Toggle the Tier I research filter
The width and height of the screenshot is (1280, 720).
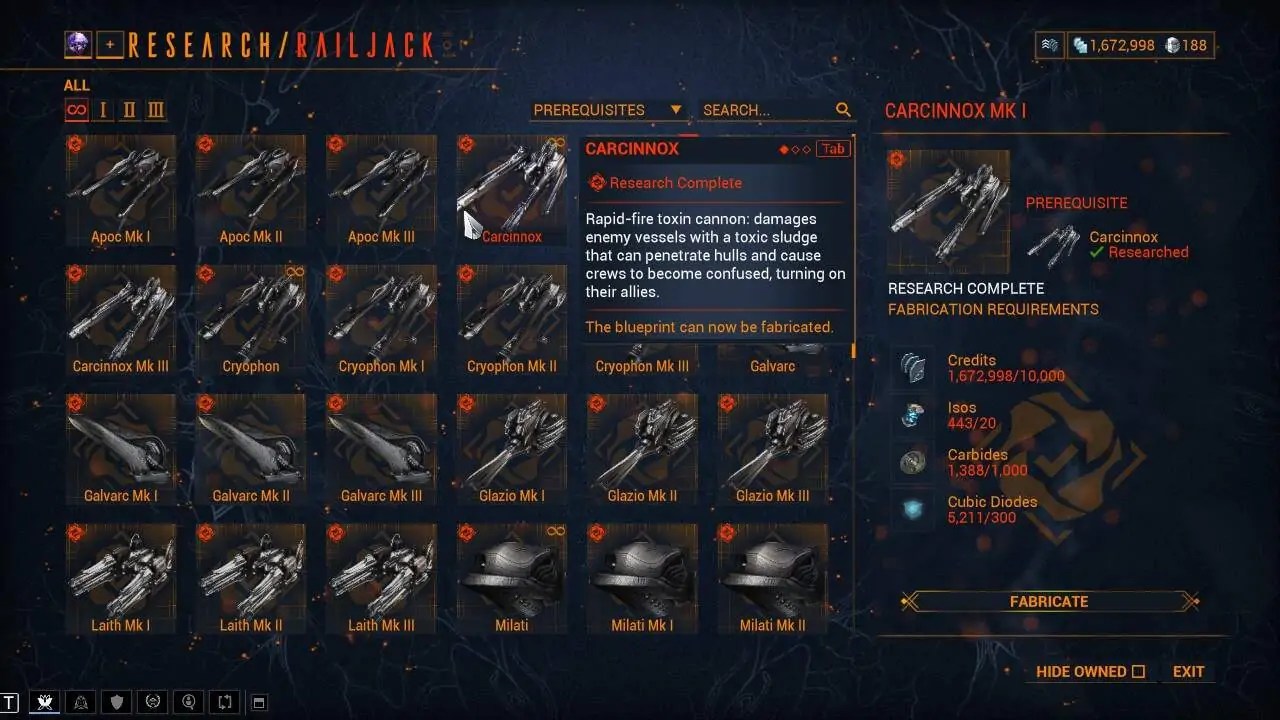102,110
